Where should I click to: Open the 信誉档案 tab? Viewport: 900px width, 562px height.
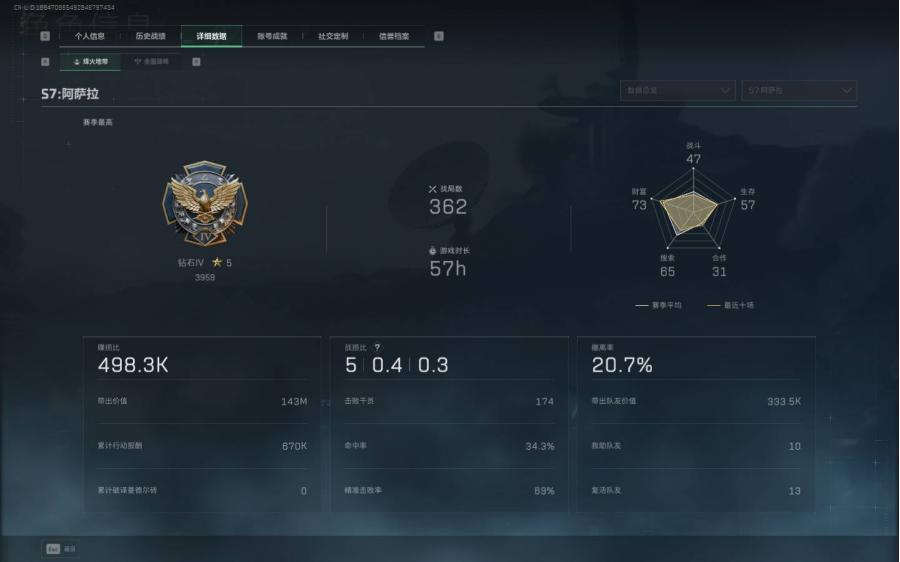coord(394,36)
